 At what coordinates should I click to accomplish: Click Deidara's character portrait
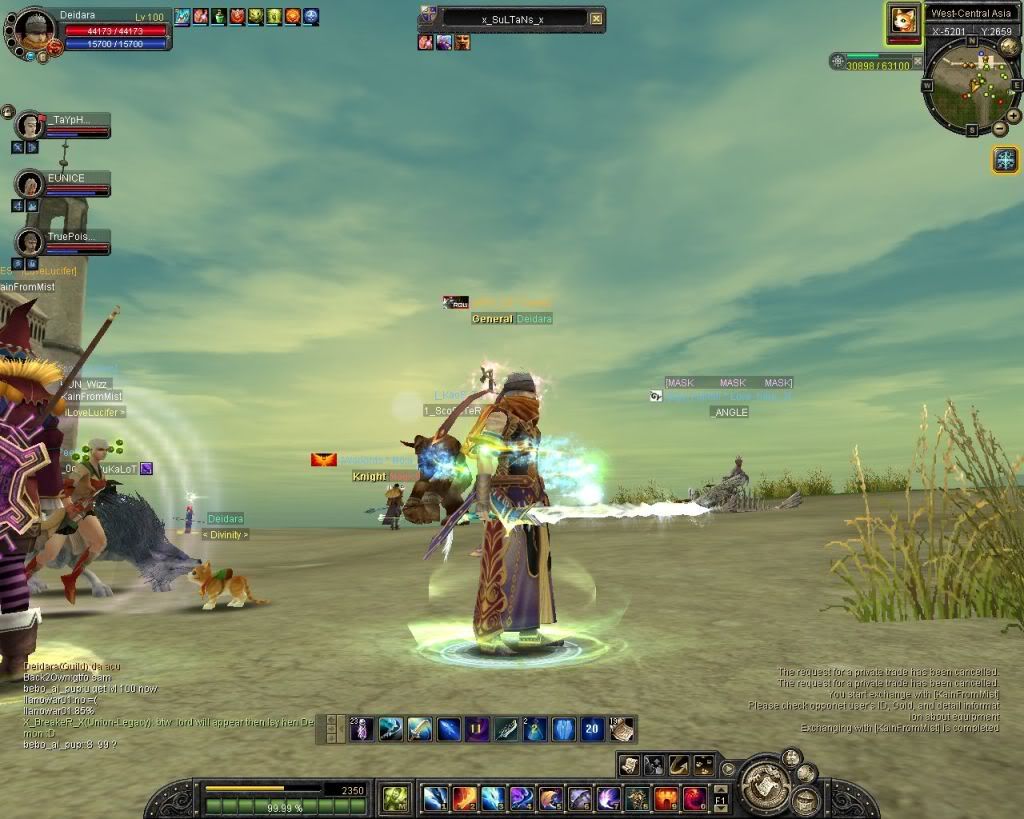coord(35,31)
